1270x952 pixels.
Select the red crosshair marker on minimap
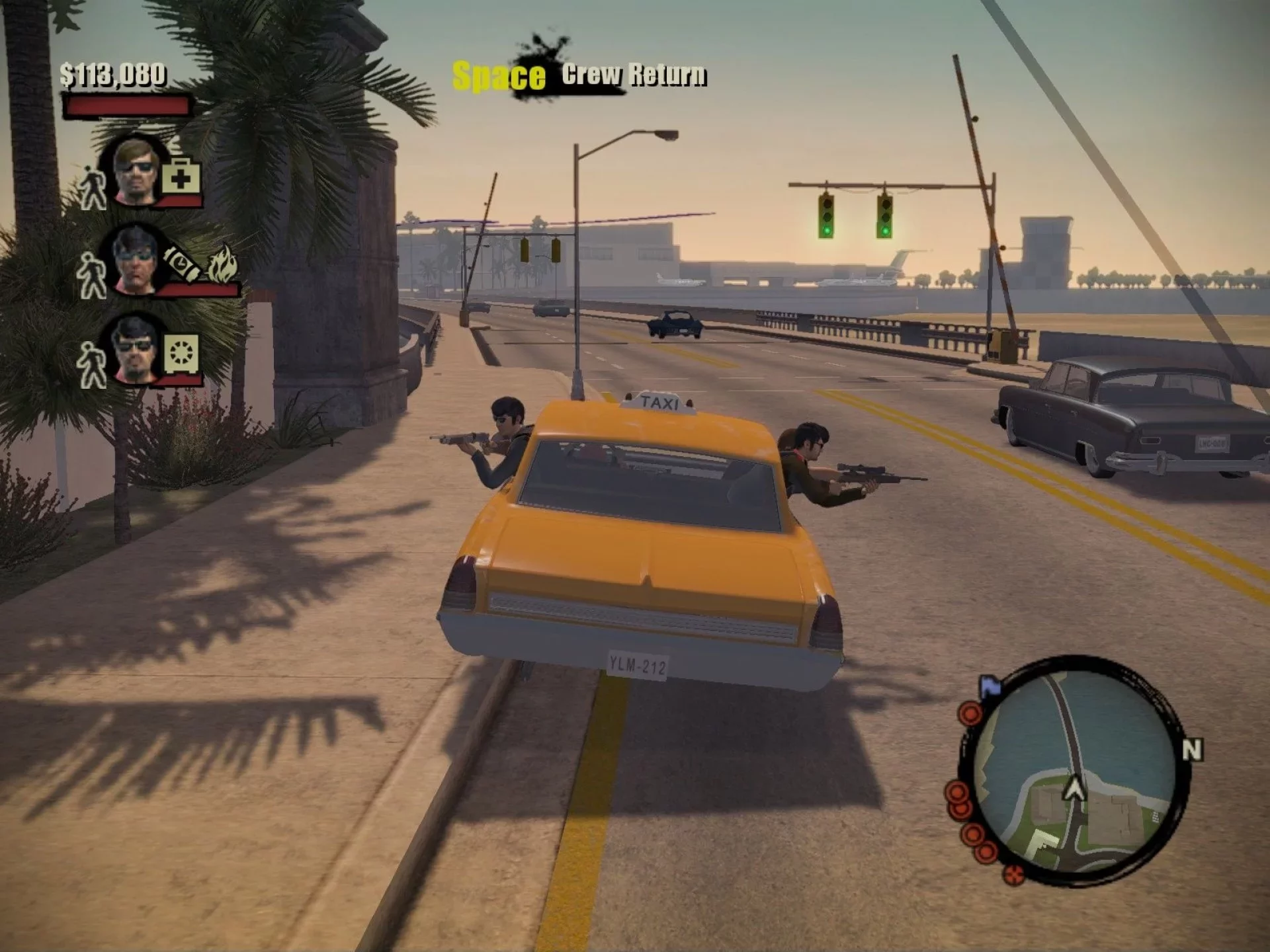1013,875
